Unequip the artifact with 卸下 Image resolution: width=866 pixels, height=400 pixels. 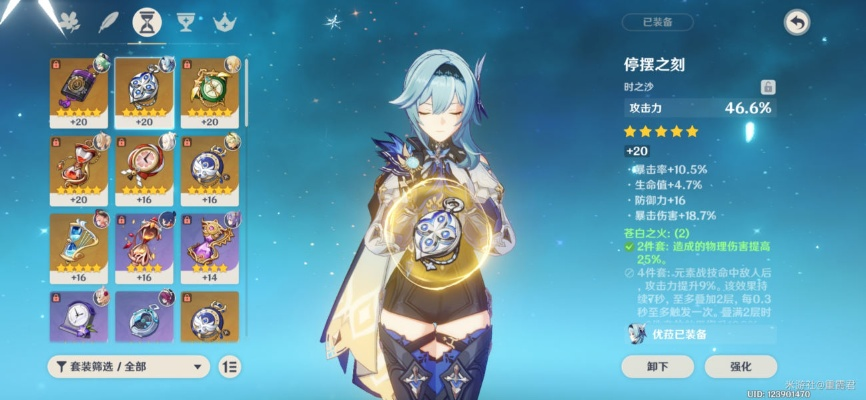(x=658, y=366)
